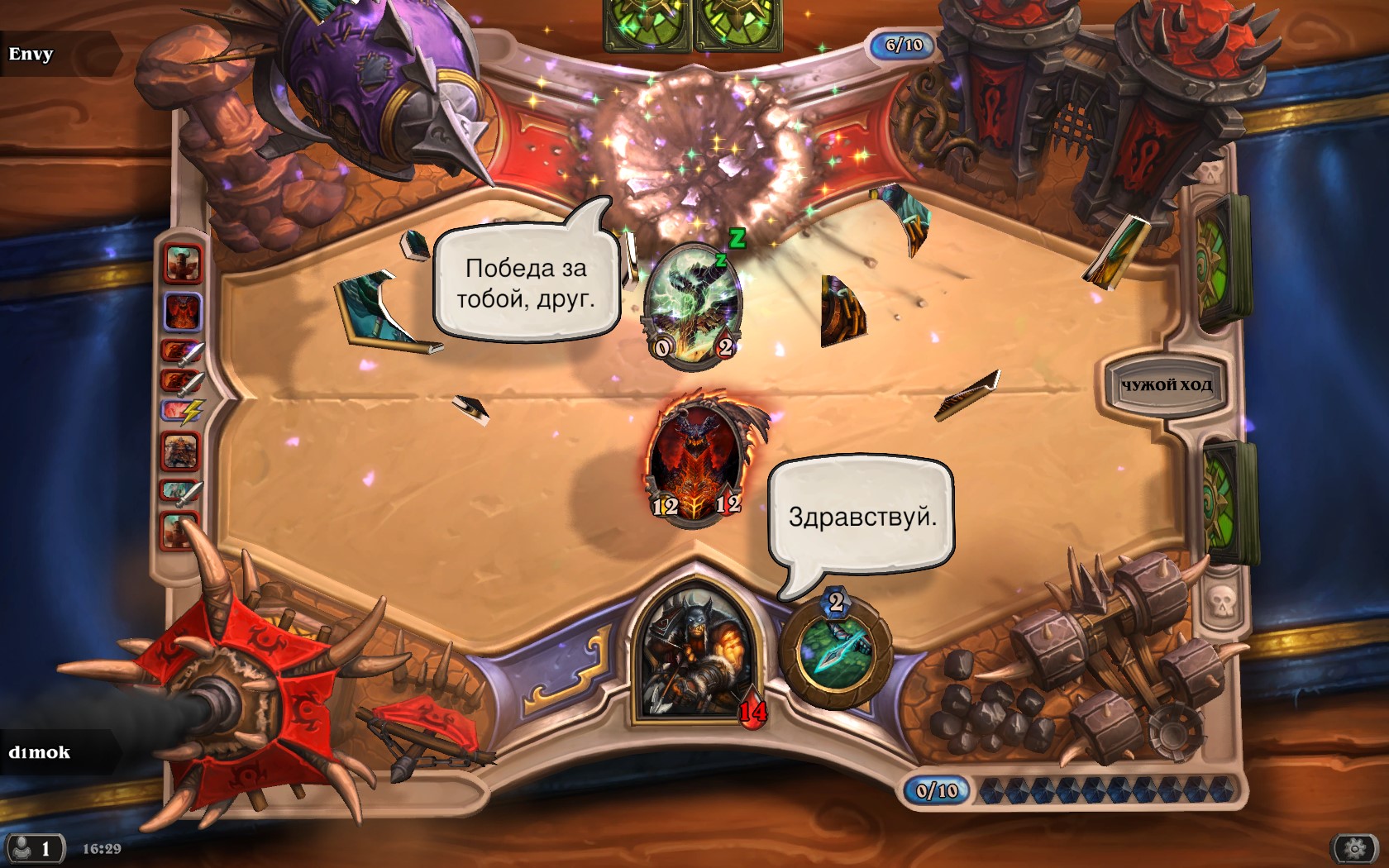Viewport: 1389px width, 868px height.
Task: Inspect the top history log tile
Action: [x=183, y=262]
